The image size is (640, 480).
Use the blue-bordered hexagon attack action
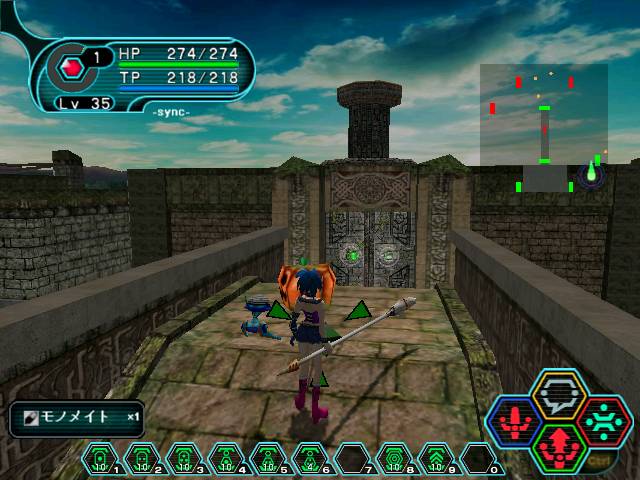pos(516,420)
